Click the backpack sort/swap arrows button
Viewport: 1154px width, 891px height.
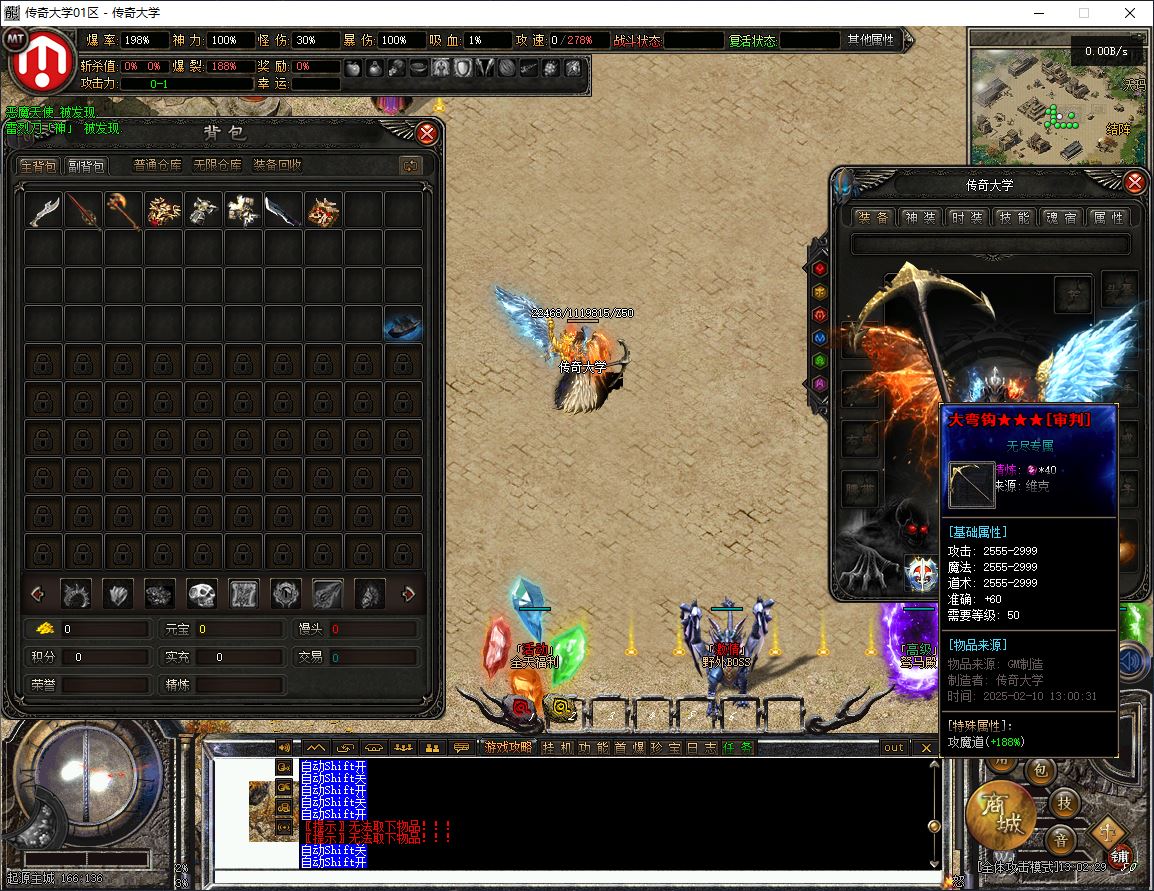tap(410, 165)
